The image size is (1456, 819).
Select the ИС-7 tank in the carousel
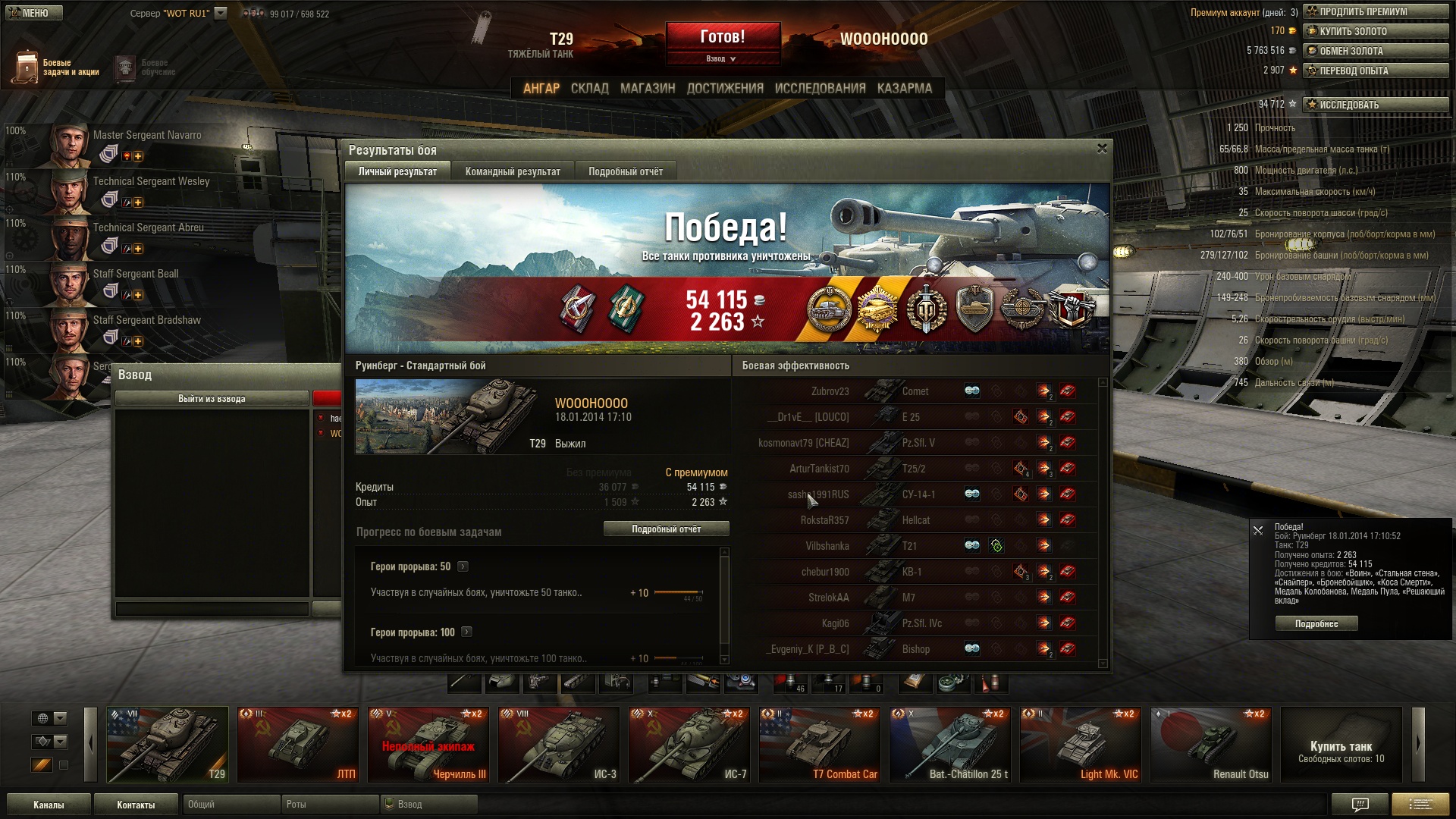pos(690,745)
